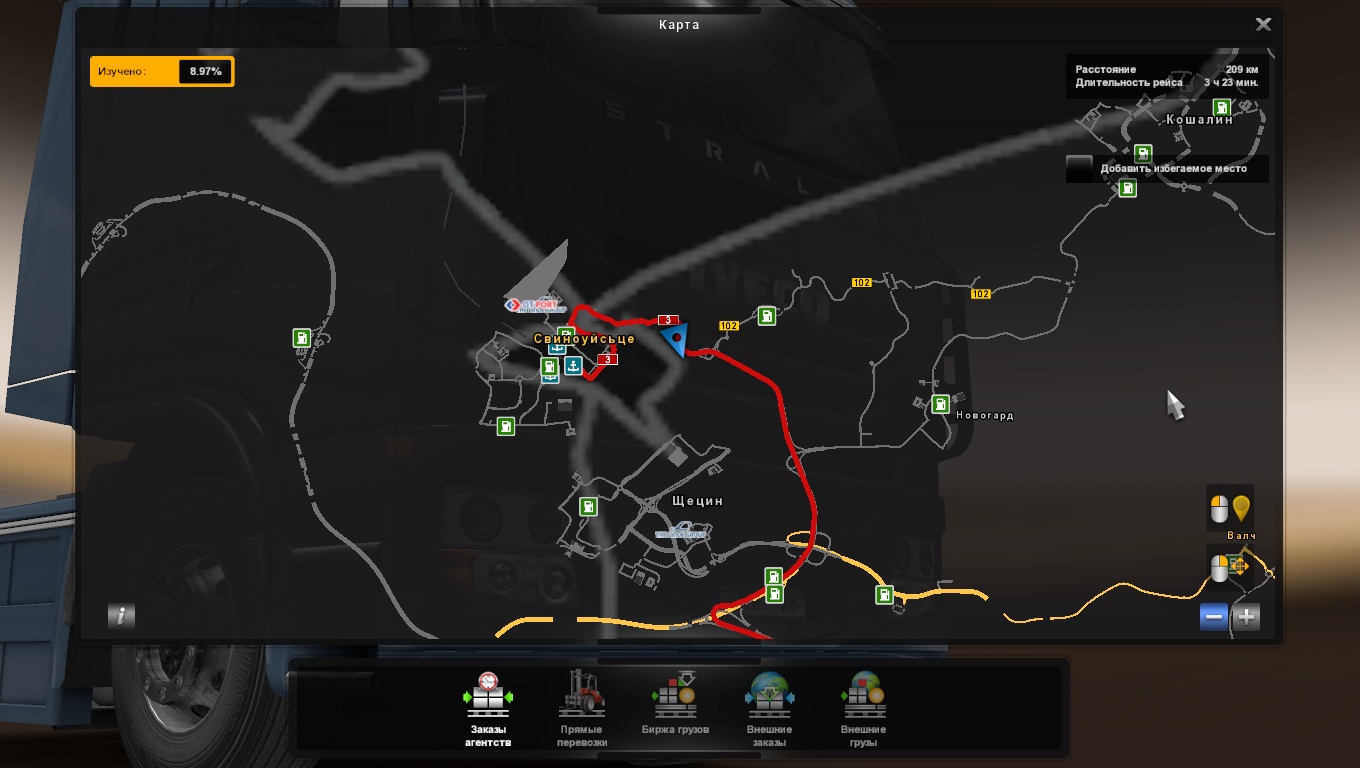Click the blue player position arrow

tap(676, 337)
